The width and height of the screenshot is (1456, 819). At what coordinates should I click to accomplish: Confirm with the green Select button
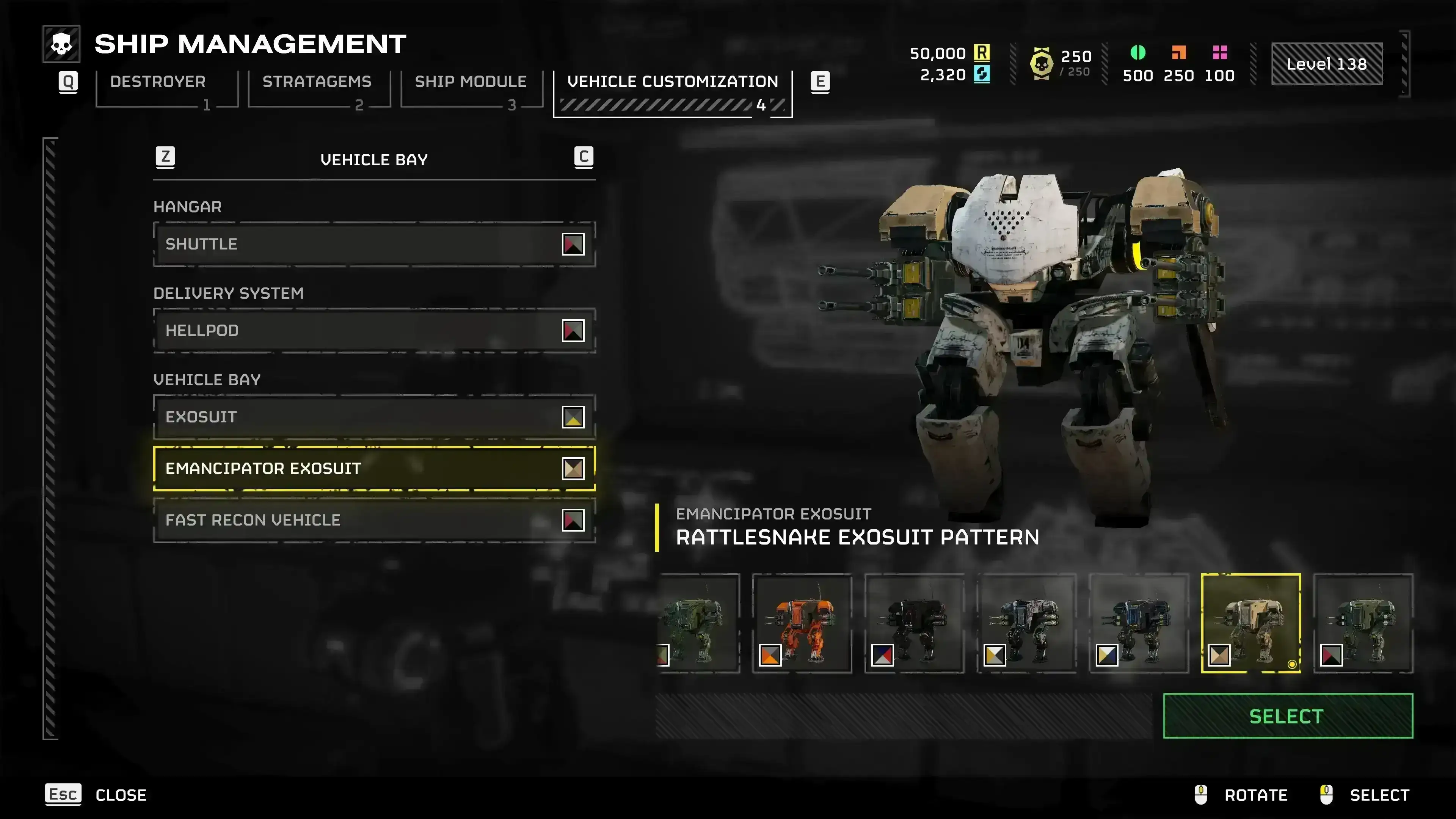1287,716
